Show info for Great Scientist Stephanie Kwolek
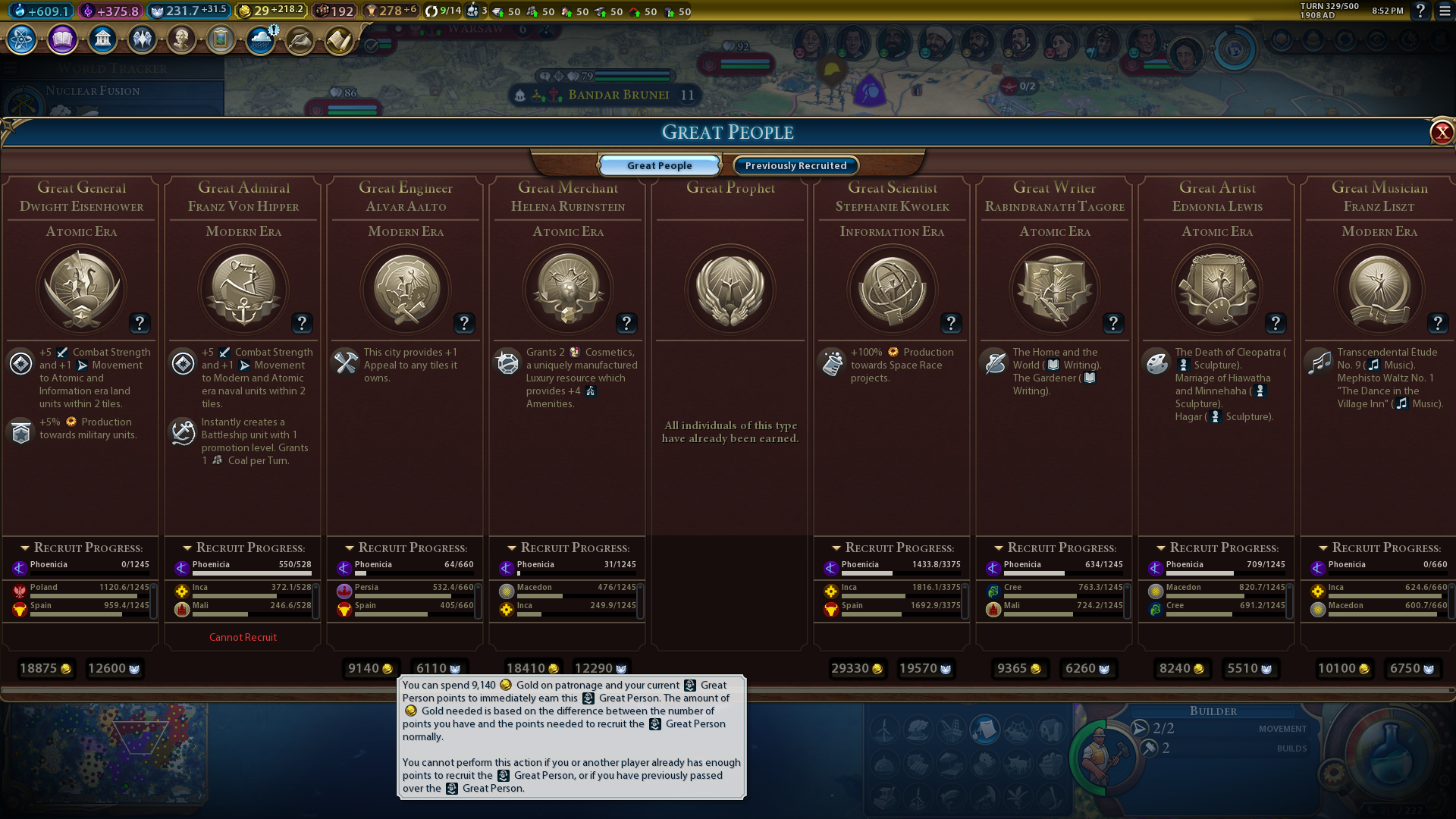The height and width of the screenshot is (819, 1456). pos(951,323)
